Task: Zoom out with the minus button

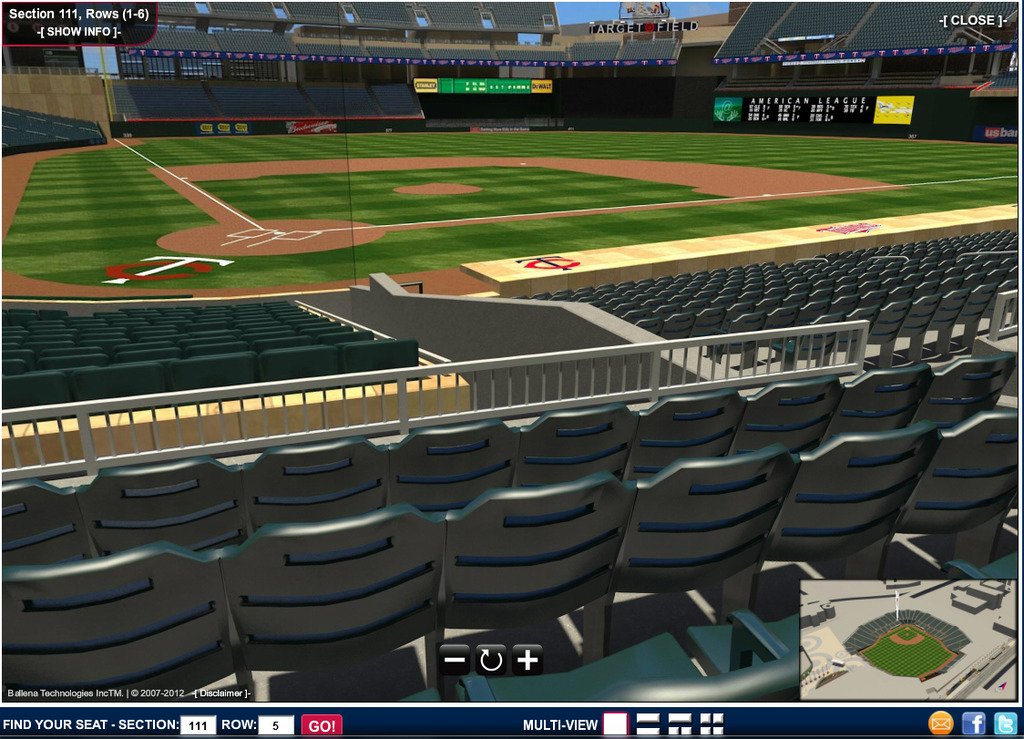Action: 455,659
